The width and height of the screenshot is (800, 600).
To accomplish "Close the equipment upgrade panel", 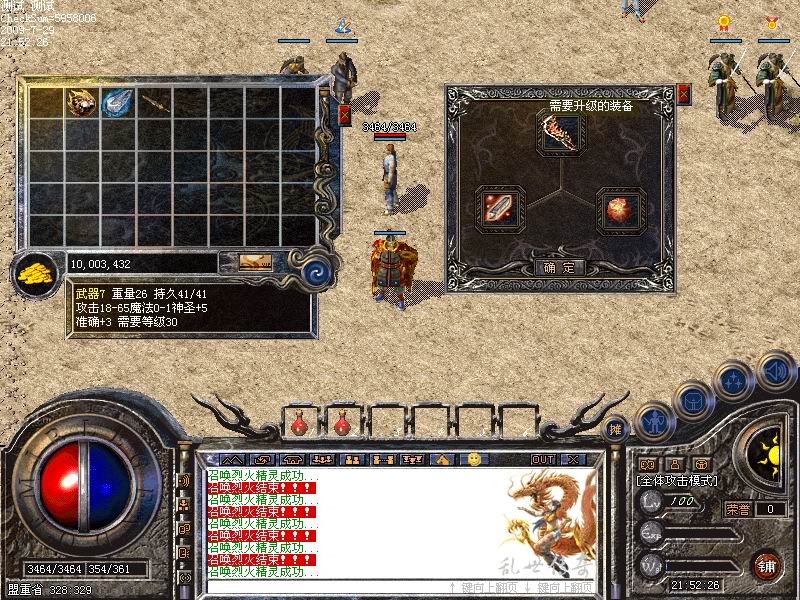I will tap(685, 94).
